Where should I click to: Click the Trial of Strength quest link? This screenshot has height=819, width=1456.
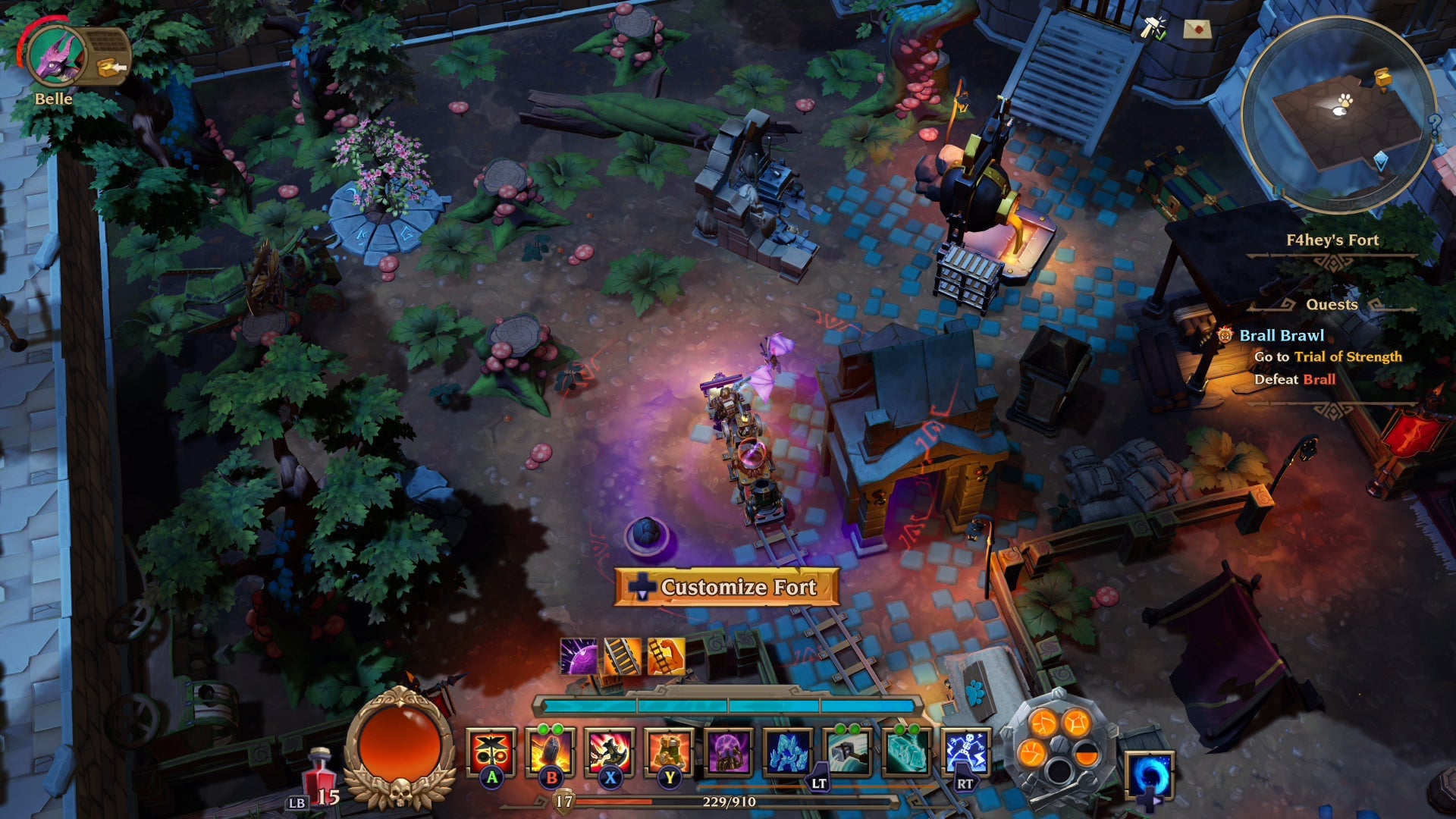(x=1350, y=357)
